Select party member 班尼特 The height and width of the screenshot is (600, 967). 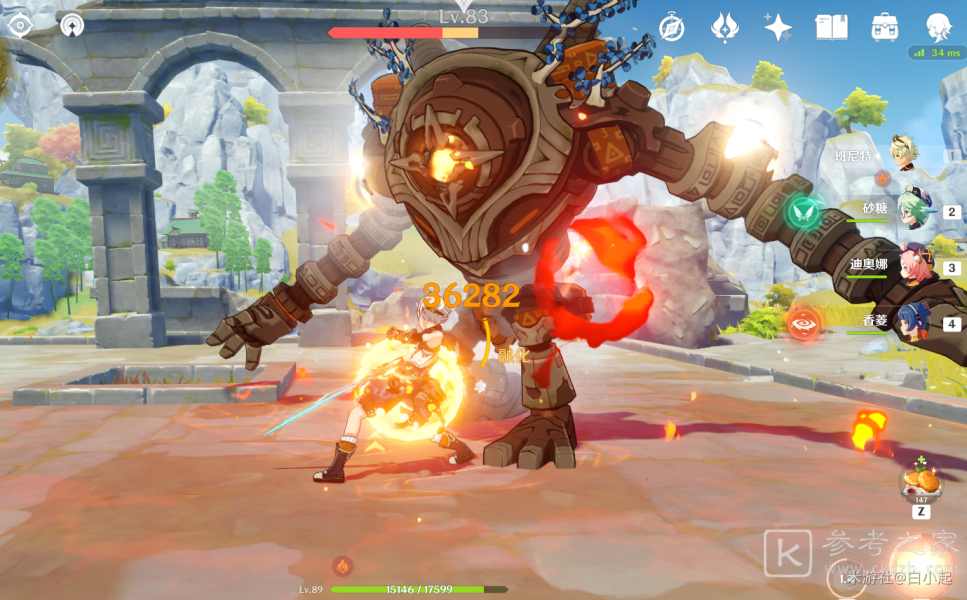coord(903,154)
